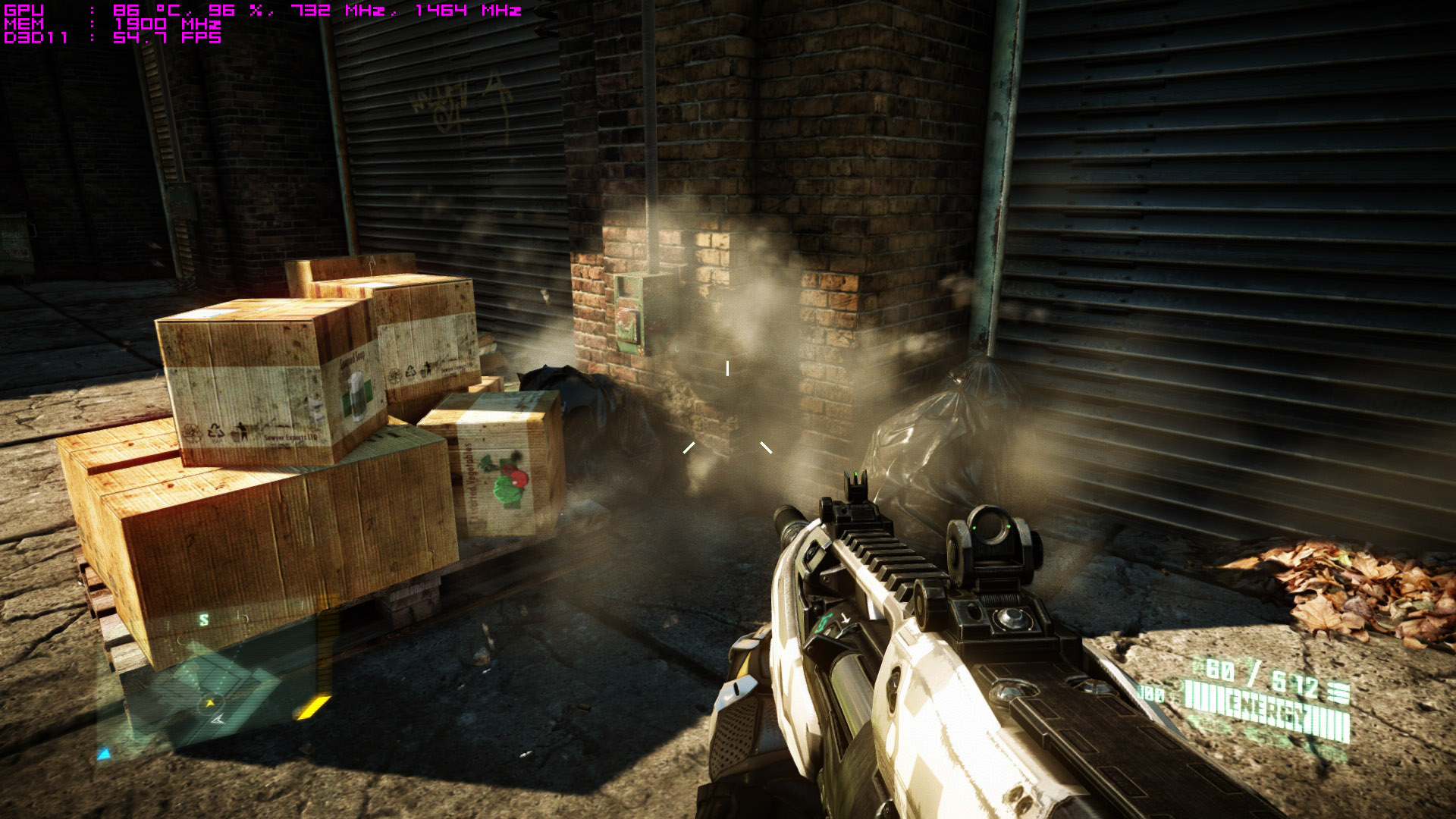Viewport: 1456px width, 819px height.
Task: Click the S compass heading above the minimap
Action: tap(203, 620)
